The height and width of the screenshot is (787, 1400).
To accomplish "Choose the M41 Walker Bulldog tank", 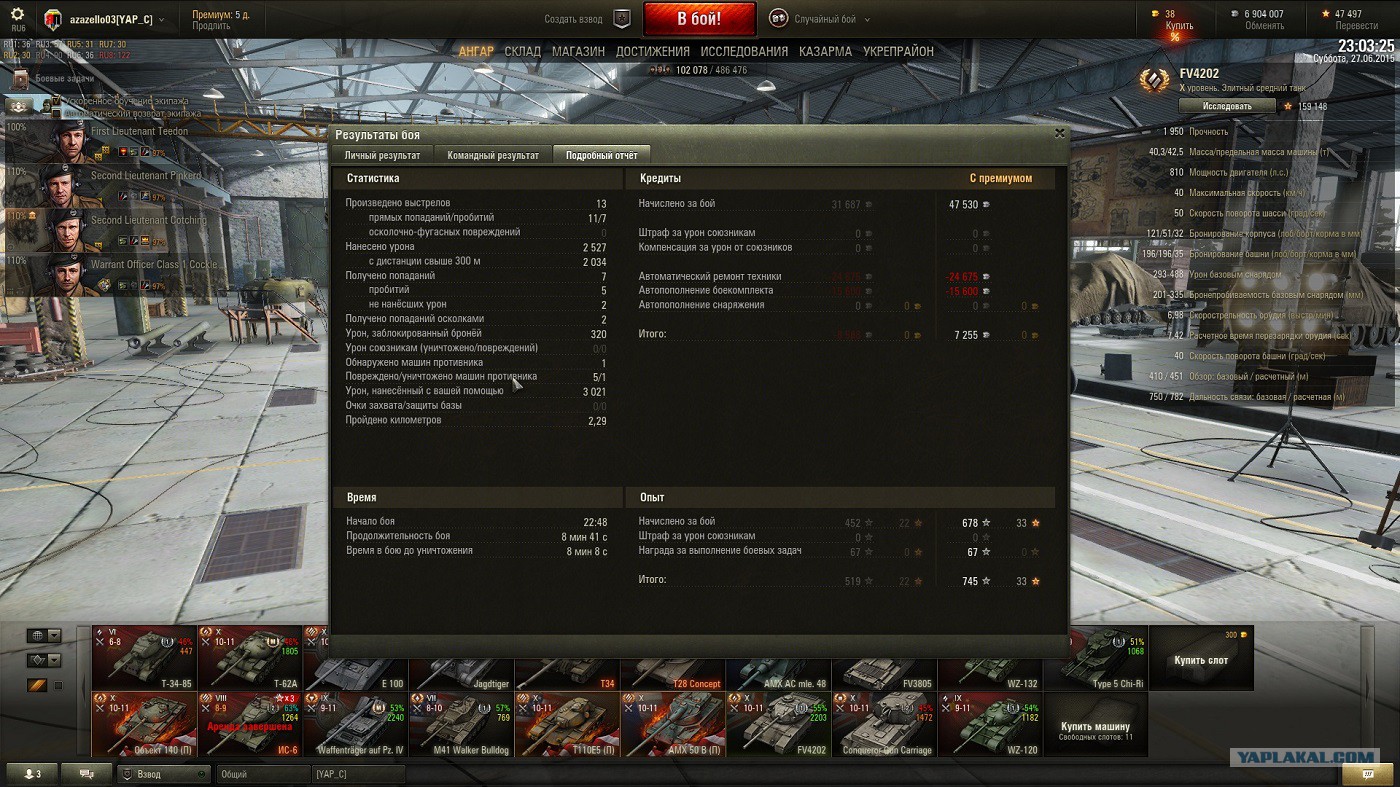I will [461, 724].
